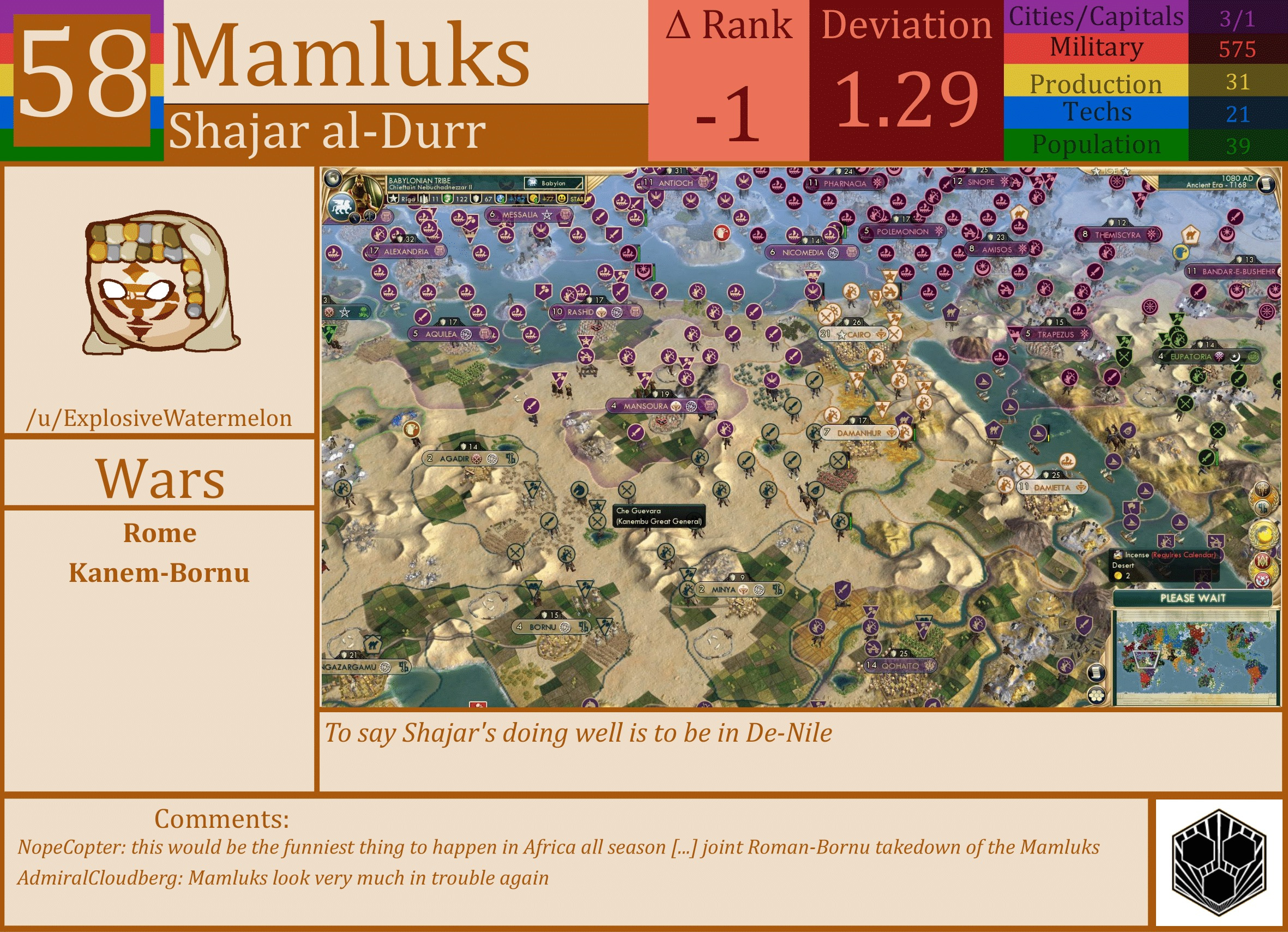Click the gold globe icon showing +182

501,200
